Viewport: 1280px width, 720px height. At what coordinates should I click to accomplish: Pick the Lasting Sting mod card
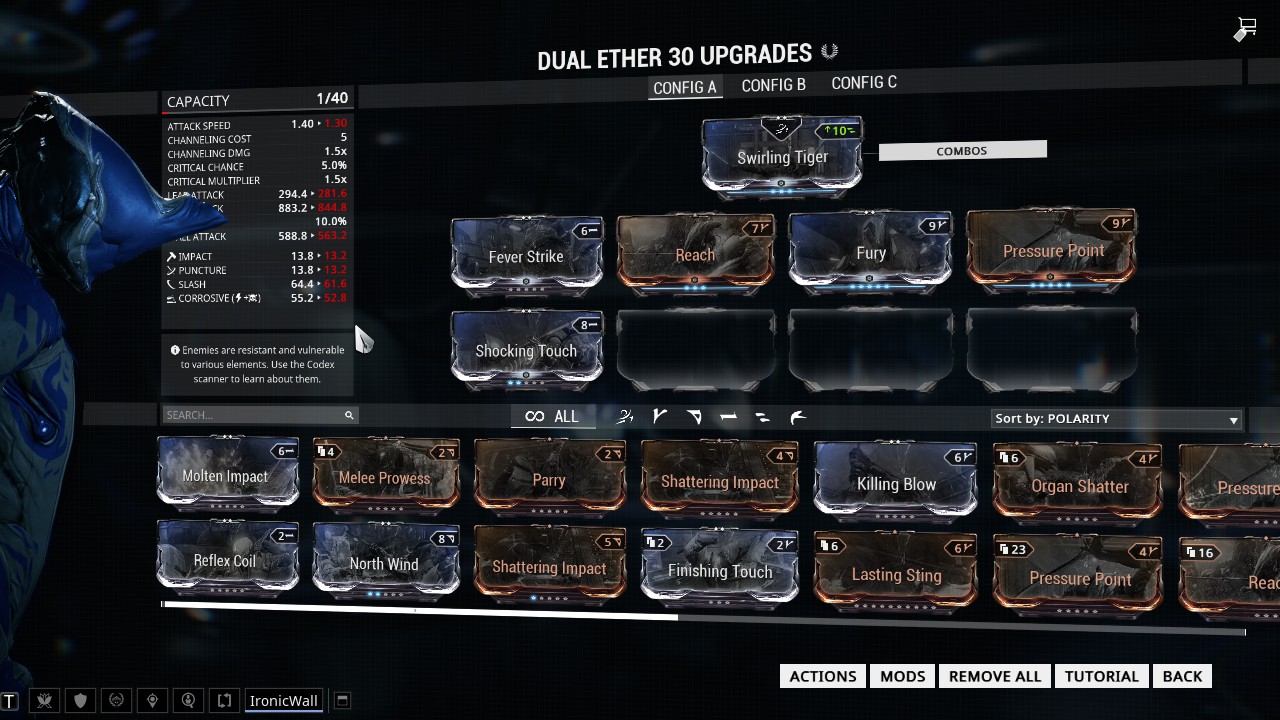pyautogui.click(x=896, y=575)
